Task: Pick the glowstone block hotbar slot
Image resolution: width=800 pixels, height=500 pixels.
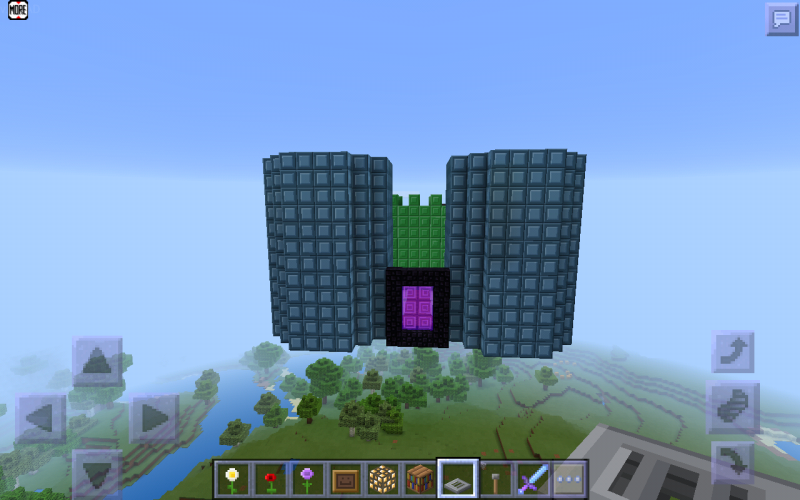Action: click(x=382, y=478)
